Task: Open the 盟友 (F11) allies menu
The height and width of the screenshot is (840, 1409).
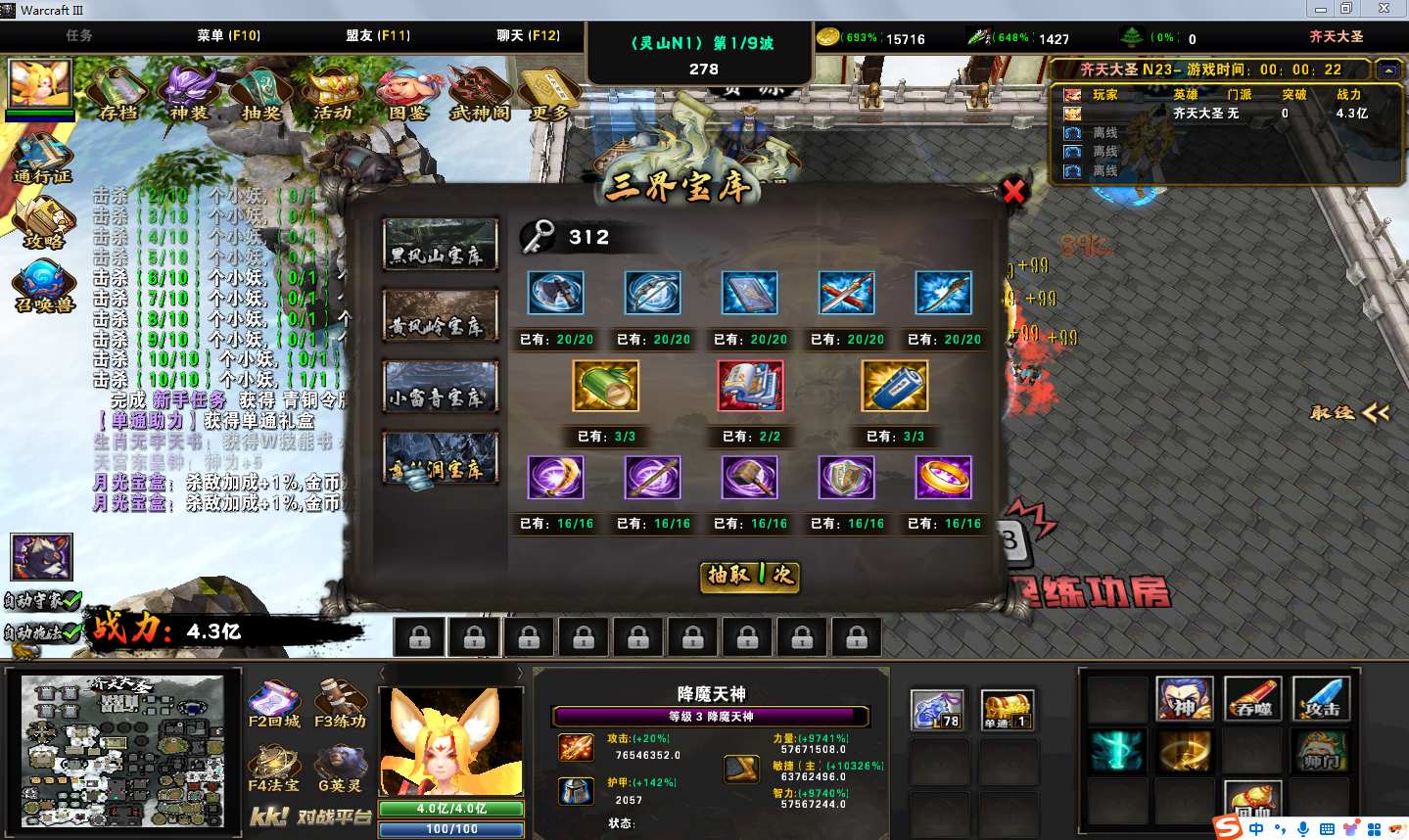Action: (378, 35)
